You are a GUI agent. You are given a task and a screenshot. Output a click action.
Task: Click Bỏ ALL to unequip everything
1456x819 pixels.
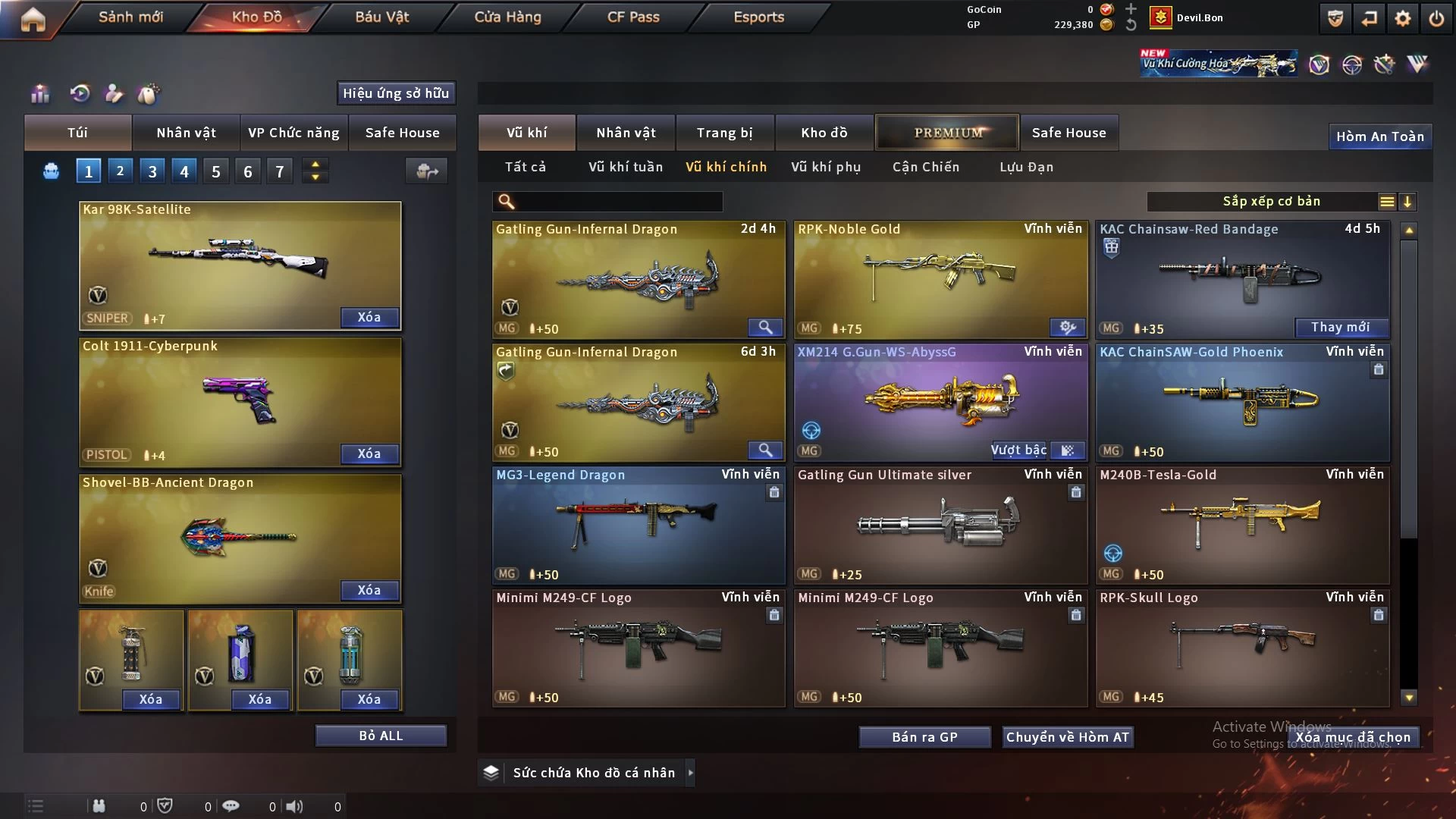tap(381, 736)
